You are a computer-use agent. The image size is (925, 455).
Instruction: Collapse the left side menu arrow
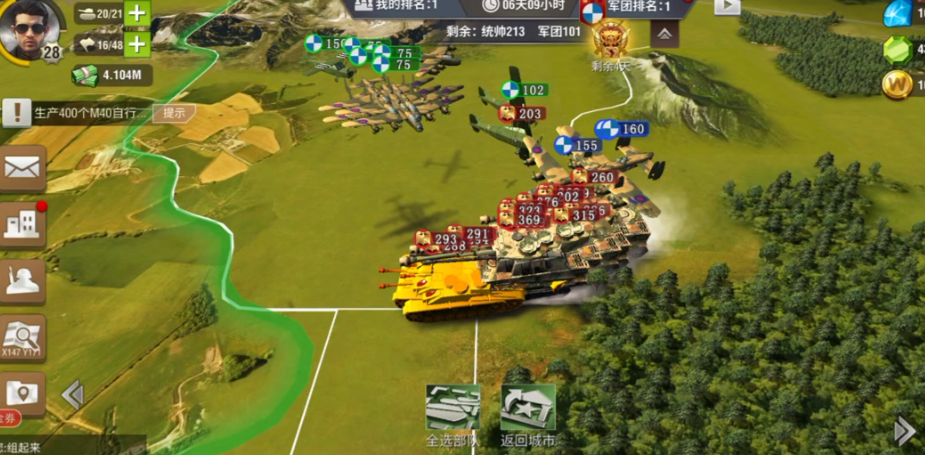point(72,395)
